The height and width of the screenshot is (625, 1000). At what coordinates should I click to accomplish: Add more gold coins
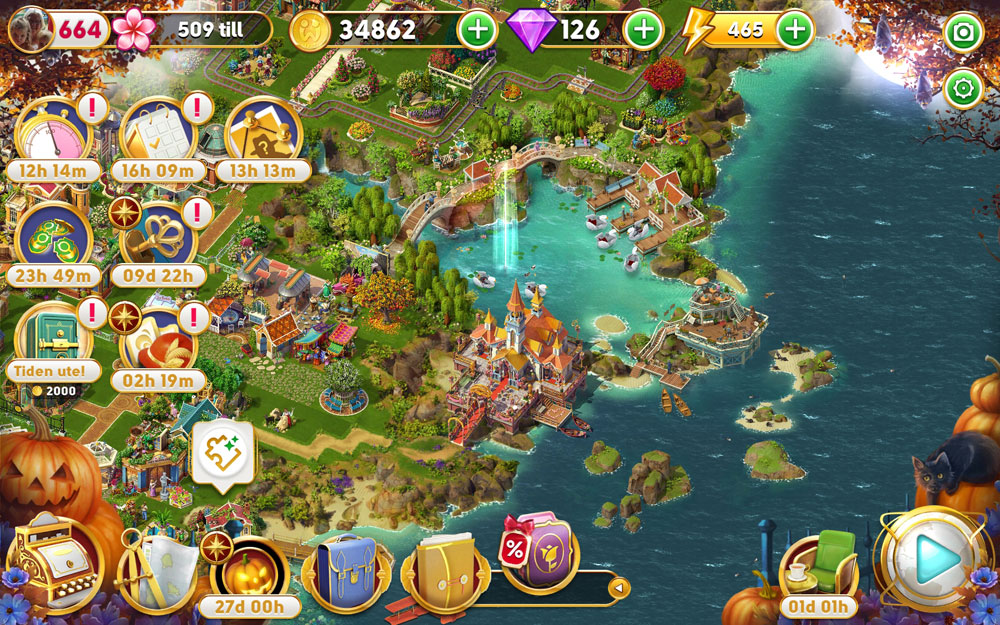477,30
